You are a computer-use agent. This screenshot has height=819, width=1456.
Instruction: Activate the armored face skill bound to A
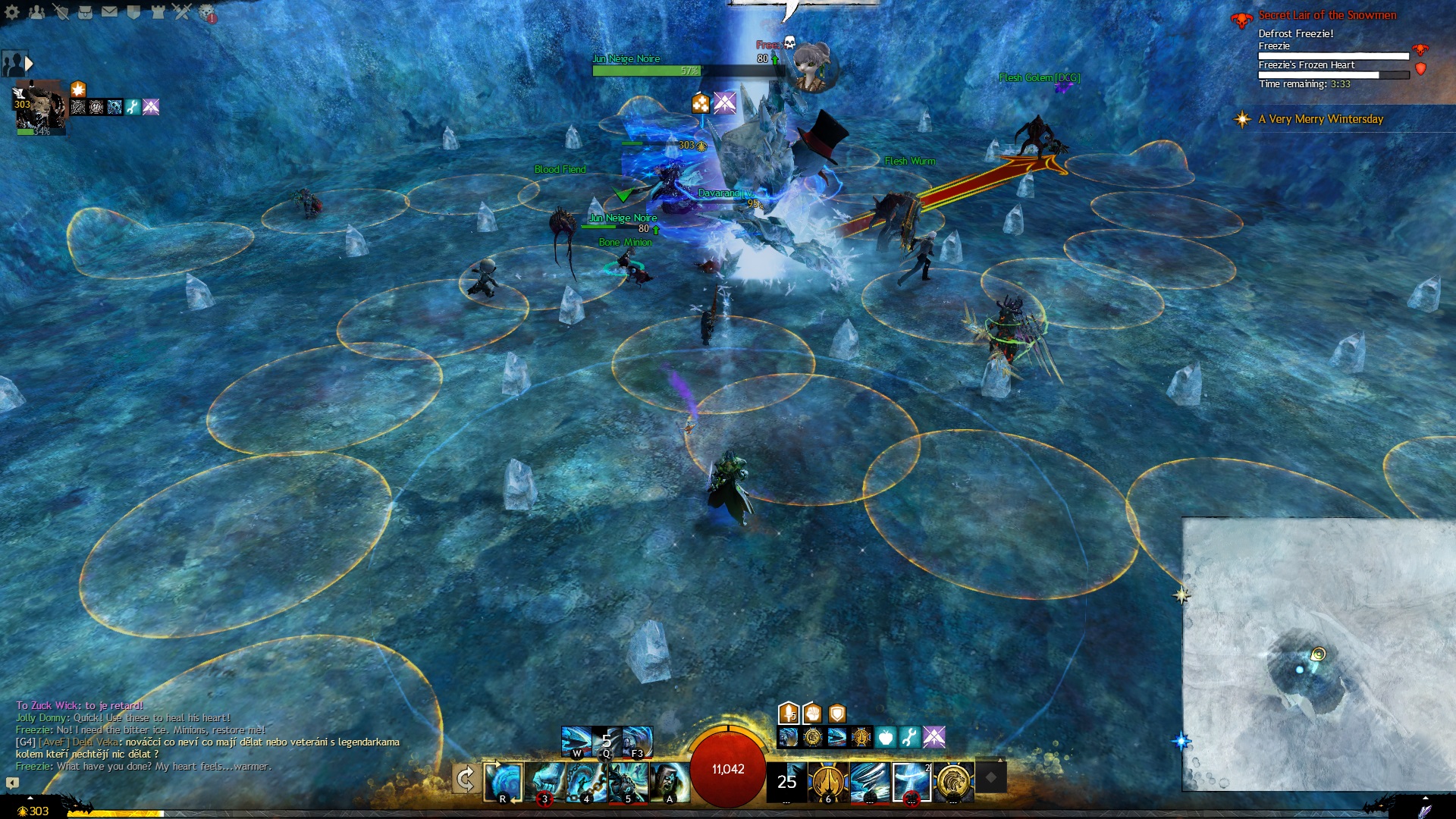tap(670, 782)
